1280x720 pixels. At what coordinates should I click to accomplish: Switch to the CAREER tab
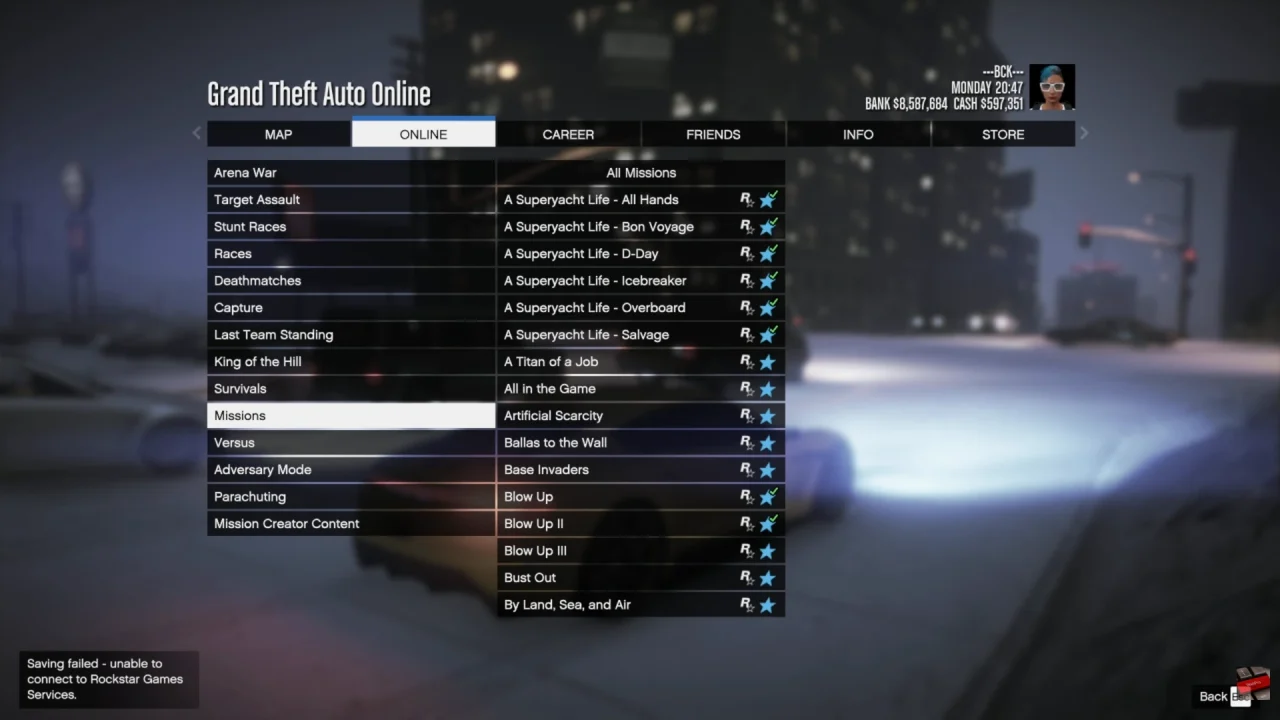(568, 133)
